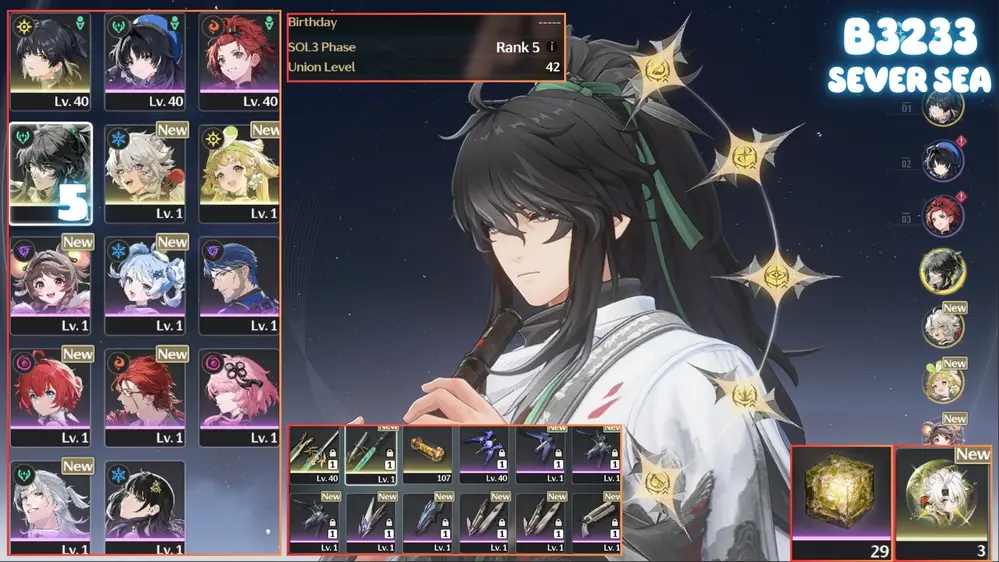
Task: Choose the blue-beret character at Lv. 40
Action: pos(145,61)
